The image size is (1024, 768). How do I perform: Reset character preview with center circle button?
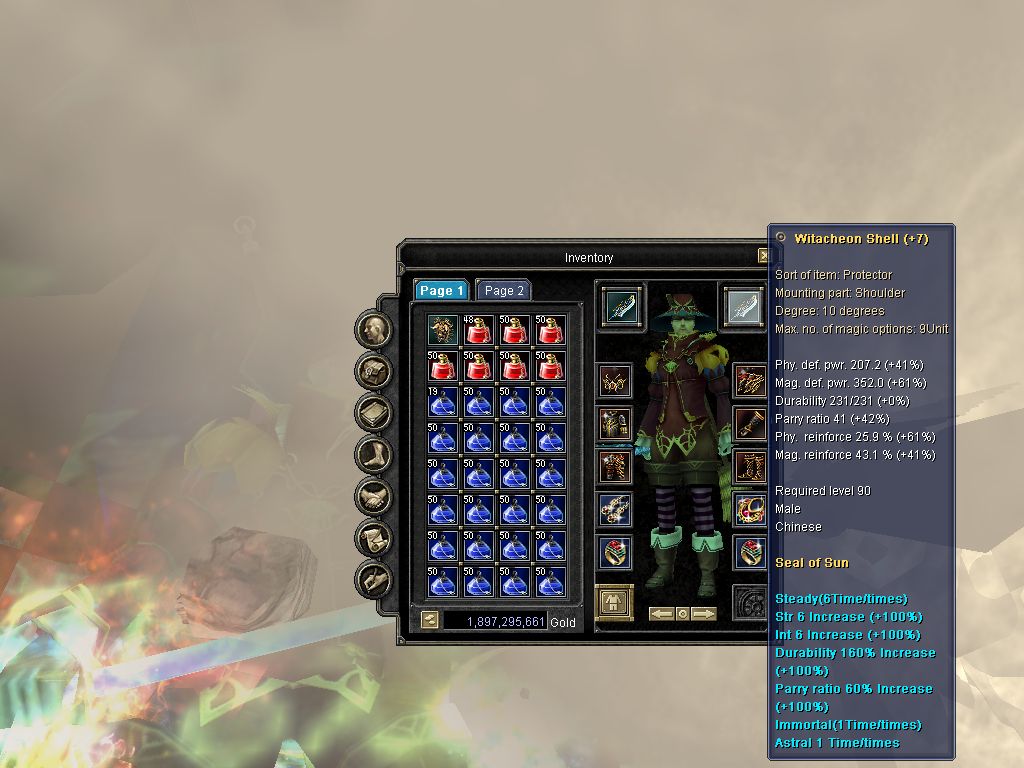683,614
